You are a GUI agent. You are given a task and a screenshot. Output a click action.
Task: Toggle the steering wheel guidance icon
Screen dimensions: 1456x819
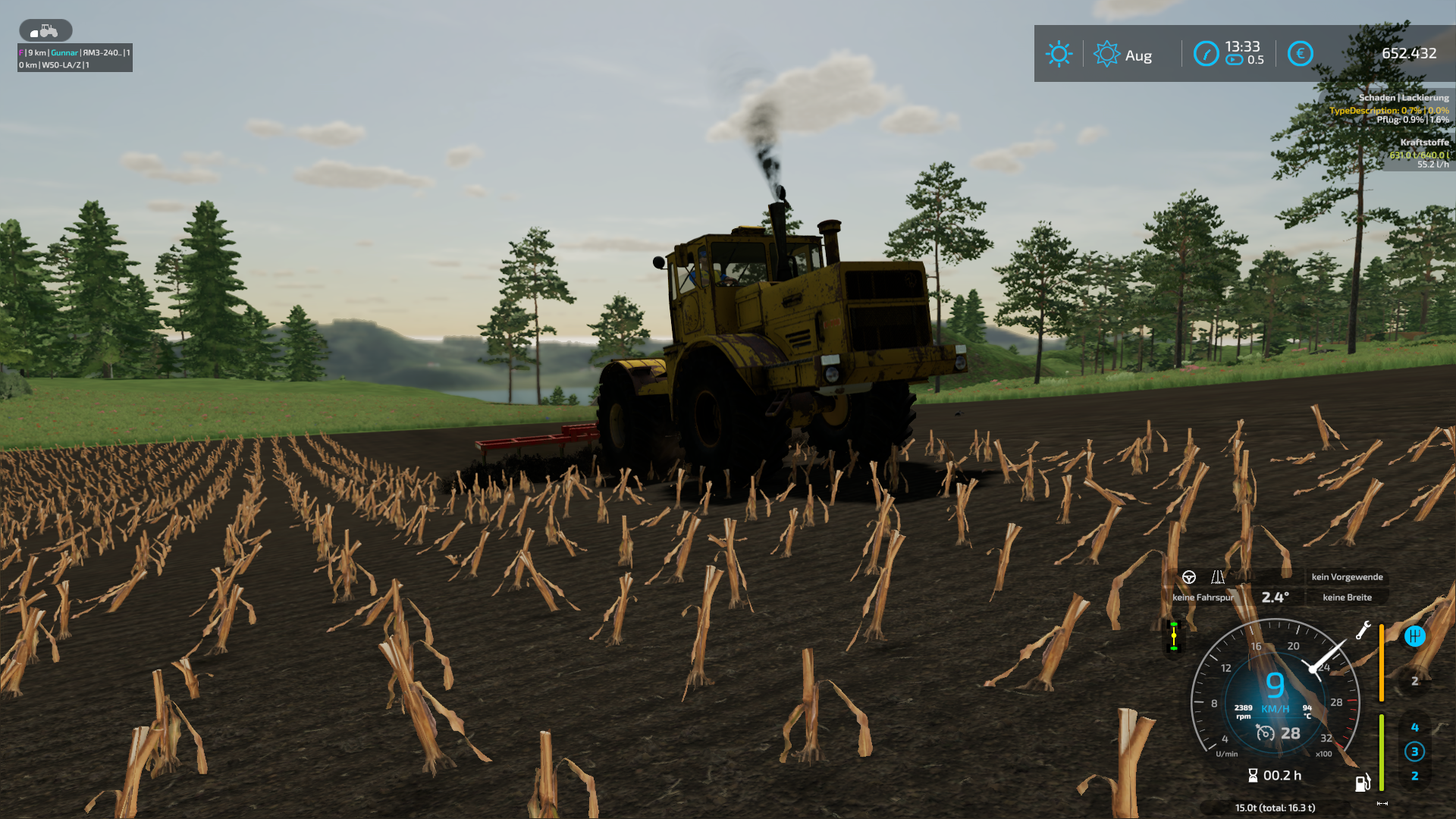tap(1189, 577)
